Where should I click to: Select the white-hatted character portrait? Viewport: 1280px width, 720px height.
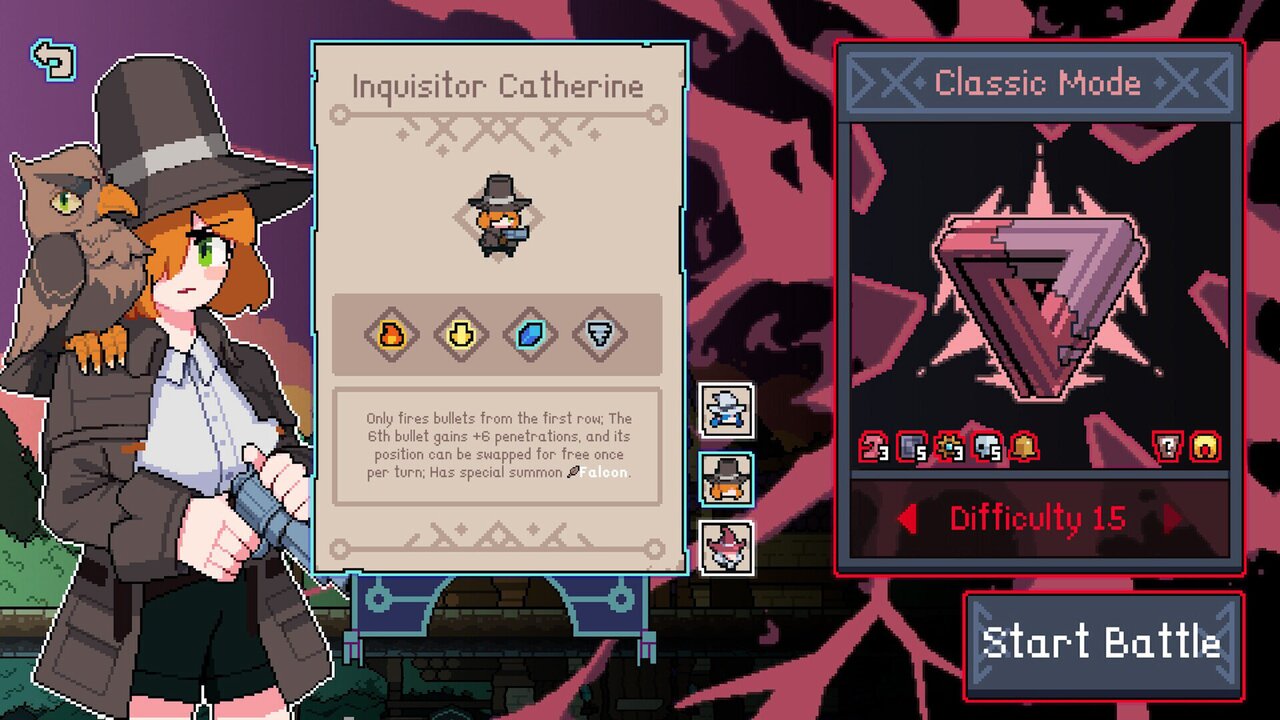point(726,410)
